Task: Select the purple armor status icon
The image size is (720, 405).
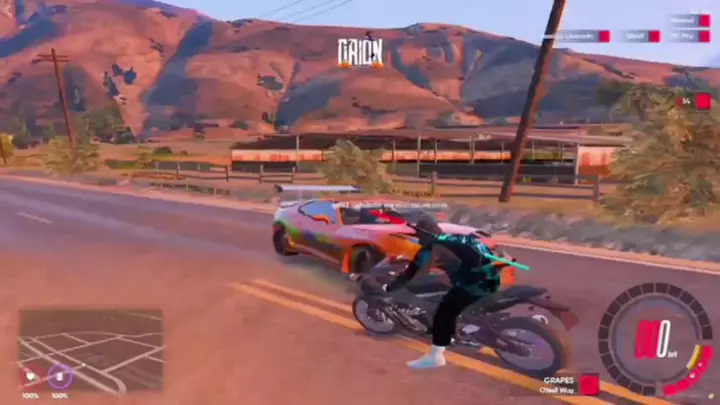Action: [59, 377]
